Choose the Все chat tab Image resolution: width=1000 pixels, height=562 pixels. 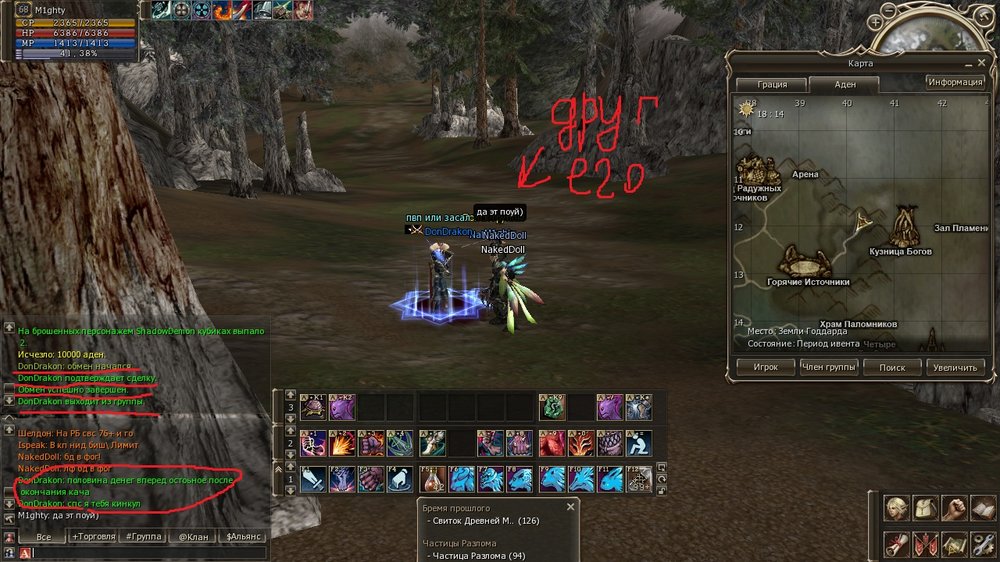click(x=44, y=537)
